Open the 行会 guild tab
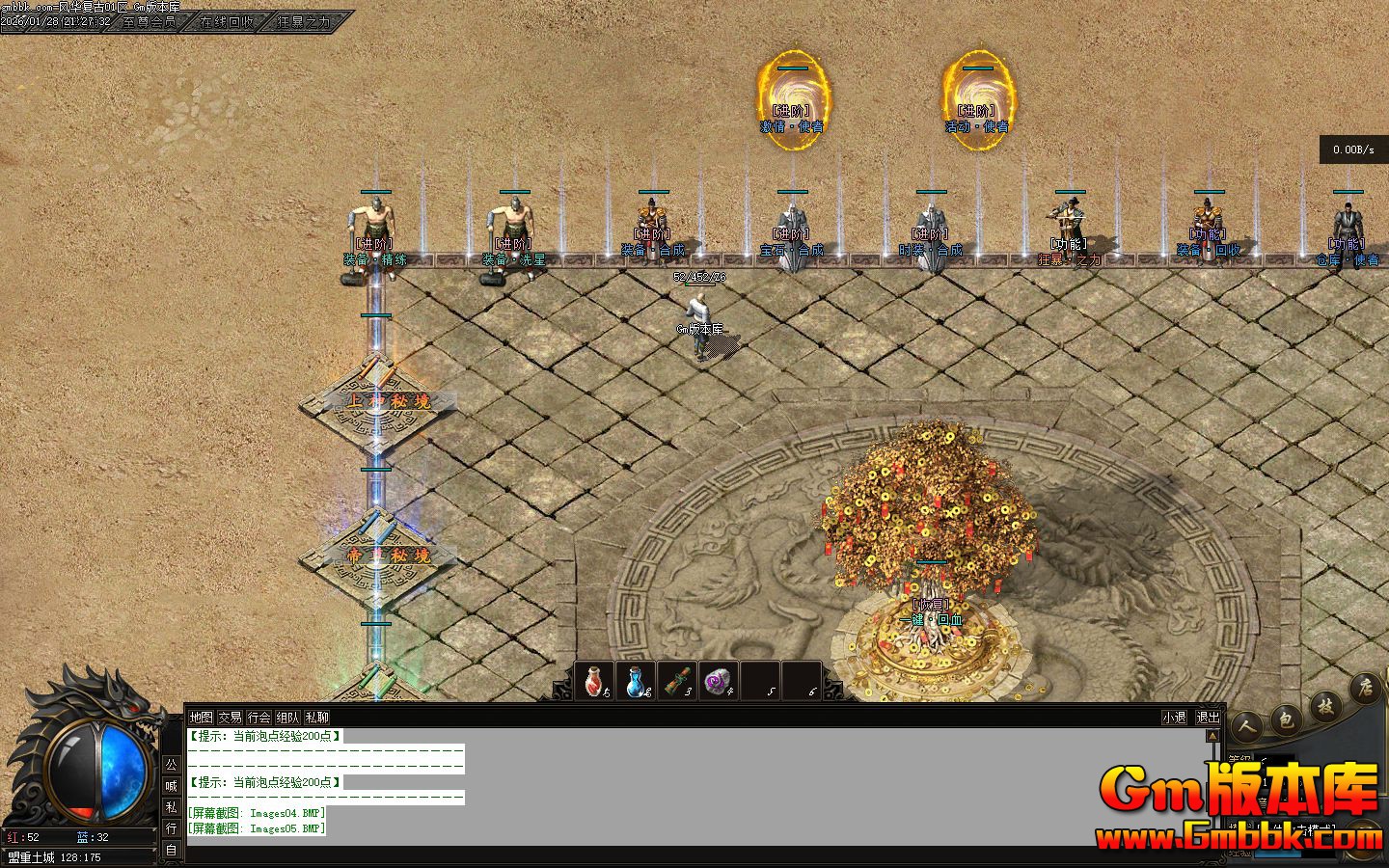The height and width of the screenshot is (868, 1389). pos(259,718)
